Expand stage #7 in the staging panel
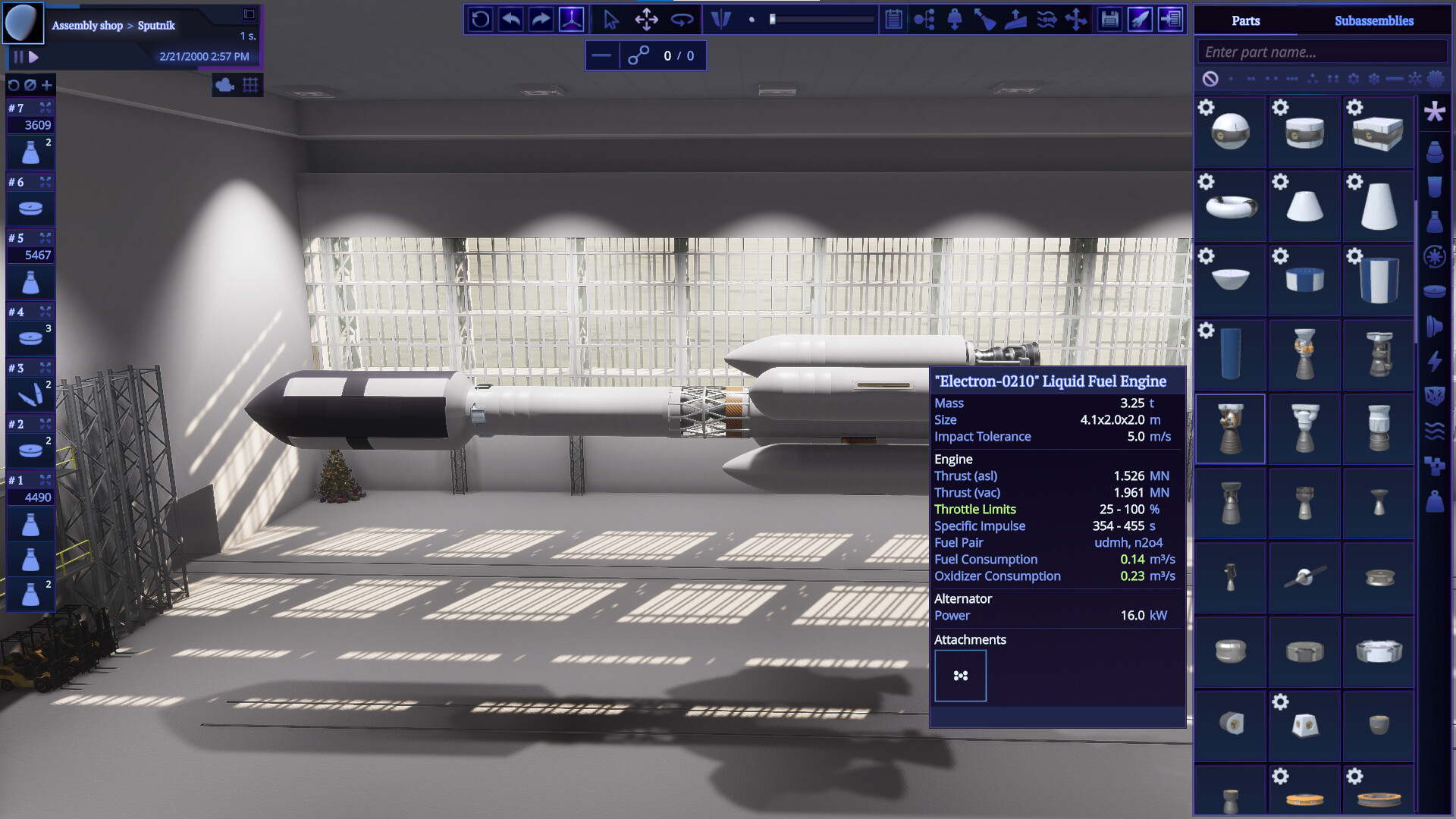Screen dimensions: 1456x819 [46, 108]
